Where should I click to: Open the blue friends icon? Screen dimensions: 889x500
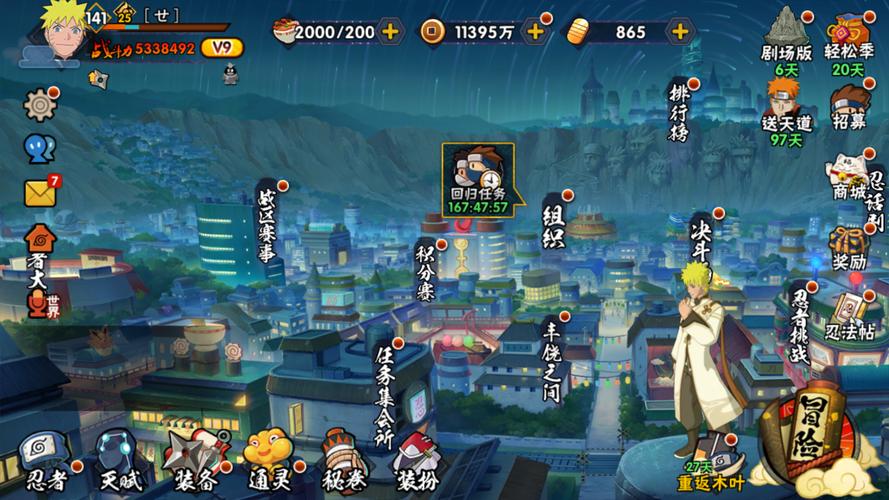coord(40,149)
